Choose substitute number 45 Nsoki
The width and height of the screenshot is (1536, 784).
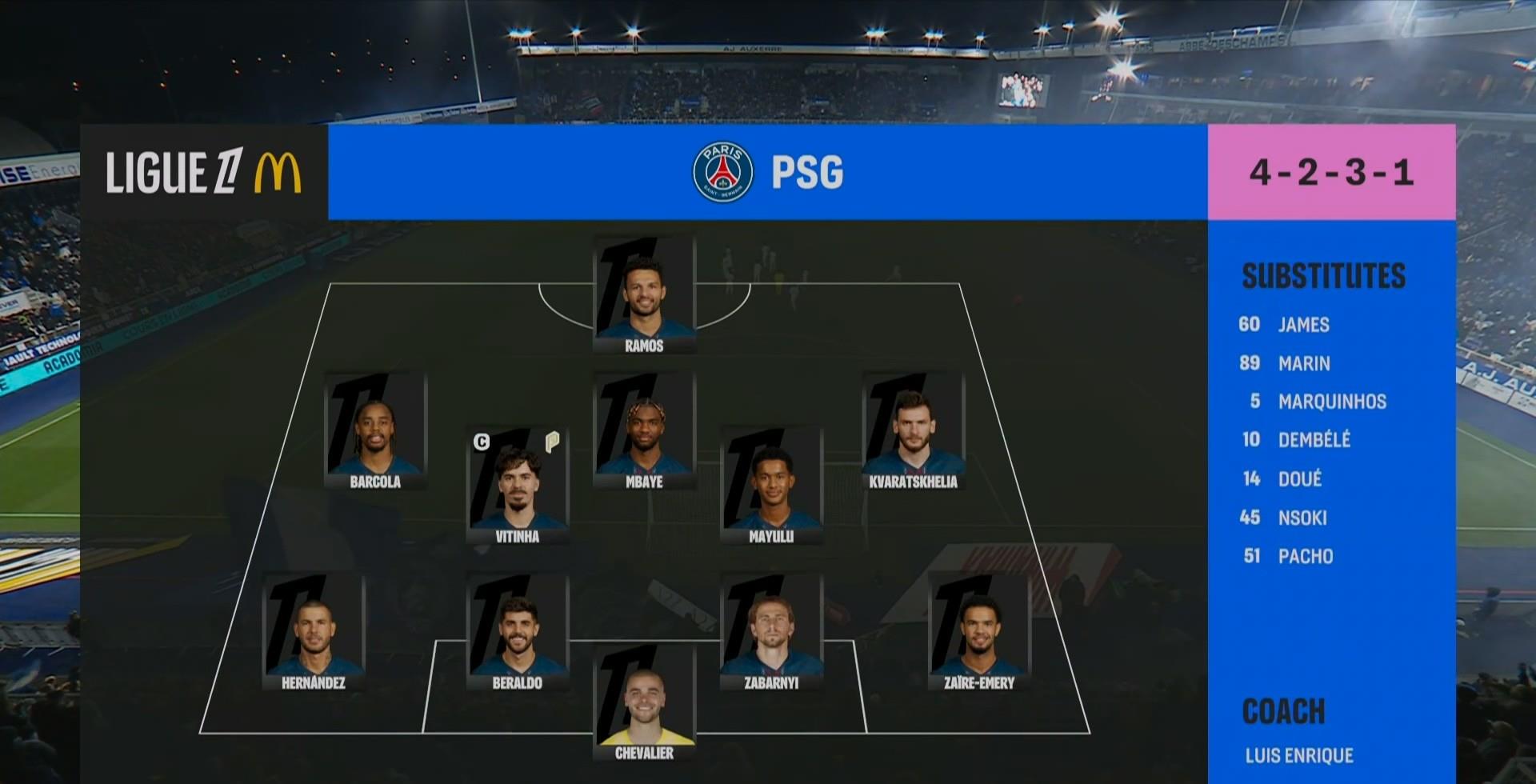tap(1302, 518)
